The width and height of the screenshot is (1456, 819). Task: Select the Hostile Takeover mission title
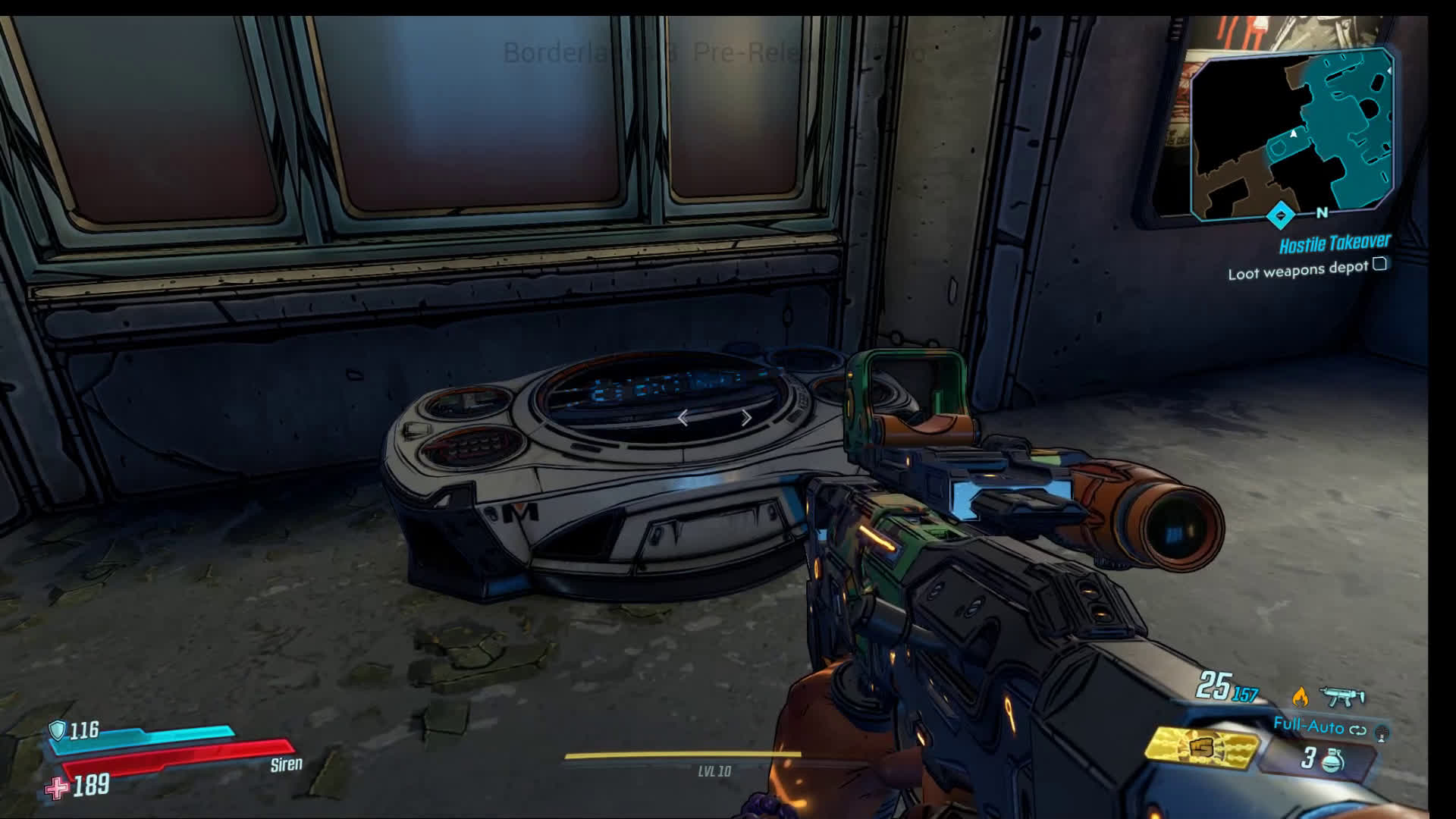1335,243
